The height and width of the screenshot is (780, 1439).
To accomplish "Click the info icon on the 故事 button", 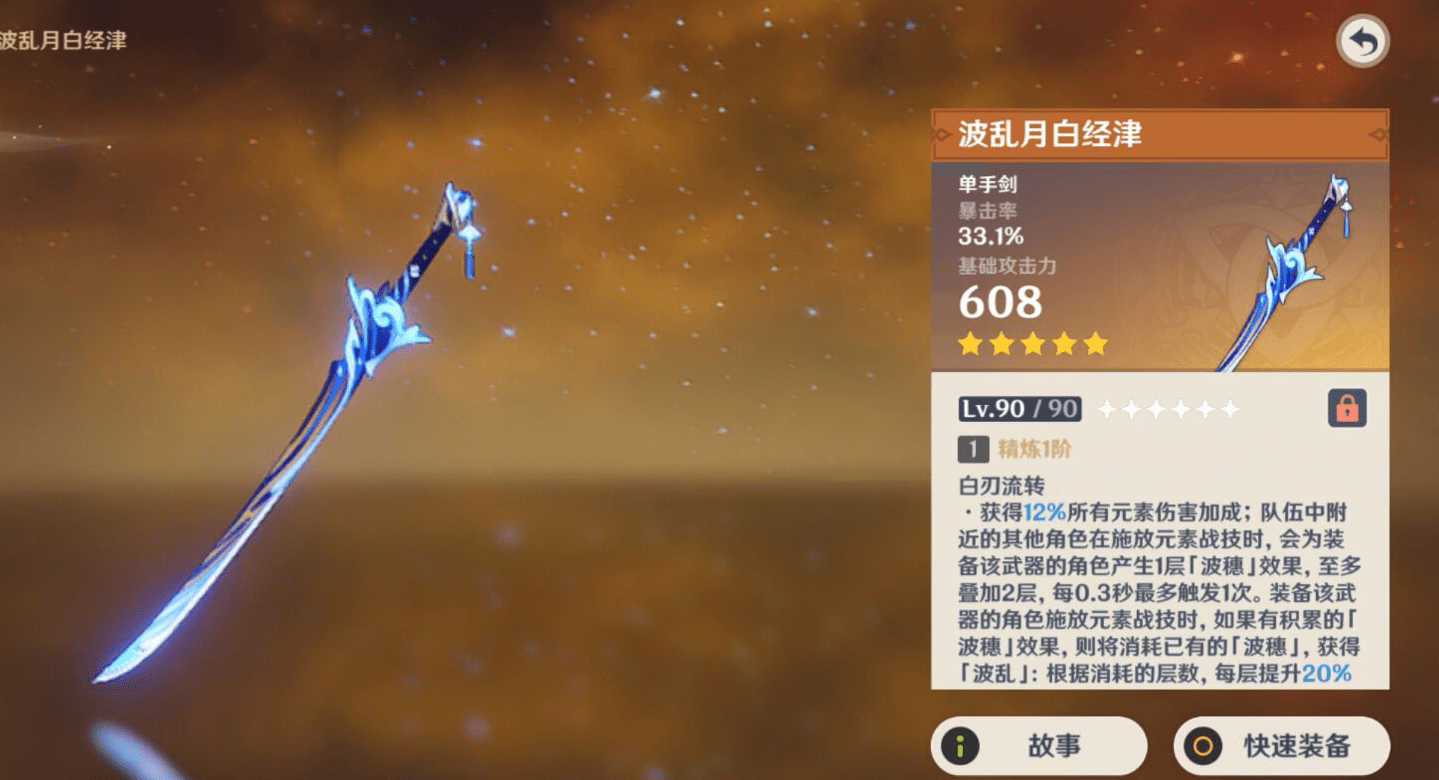I will [x=961, y=744].
